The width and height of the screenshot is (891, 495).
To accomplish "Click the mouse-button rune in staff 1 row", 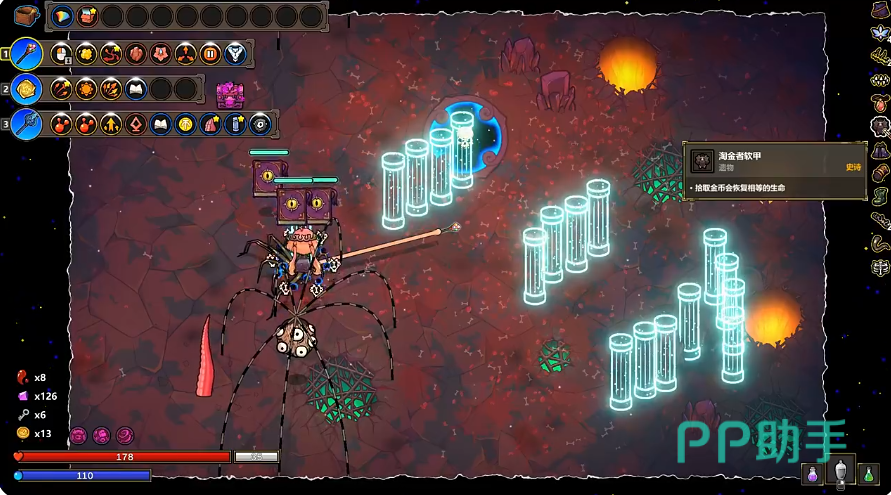I will [x=61, y=53].
